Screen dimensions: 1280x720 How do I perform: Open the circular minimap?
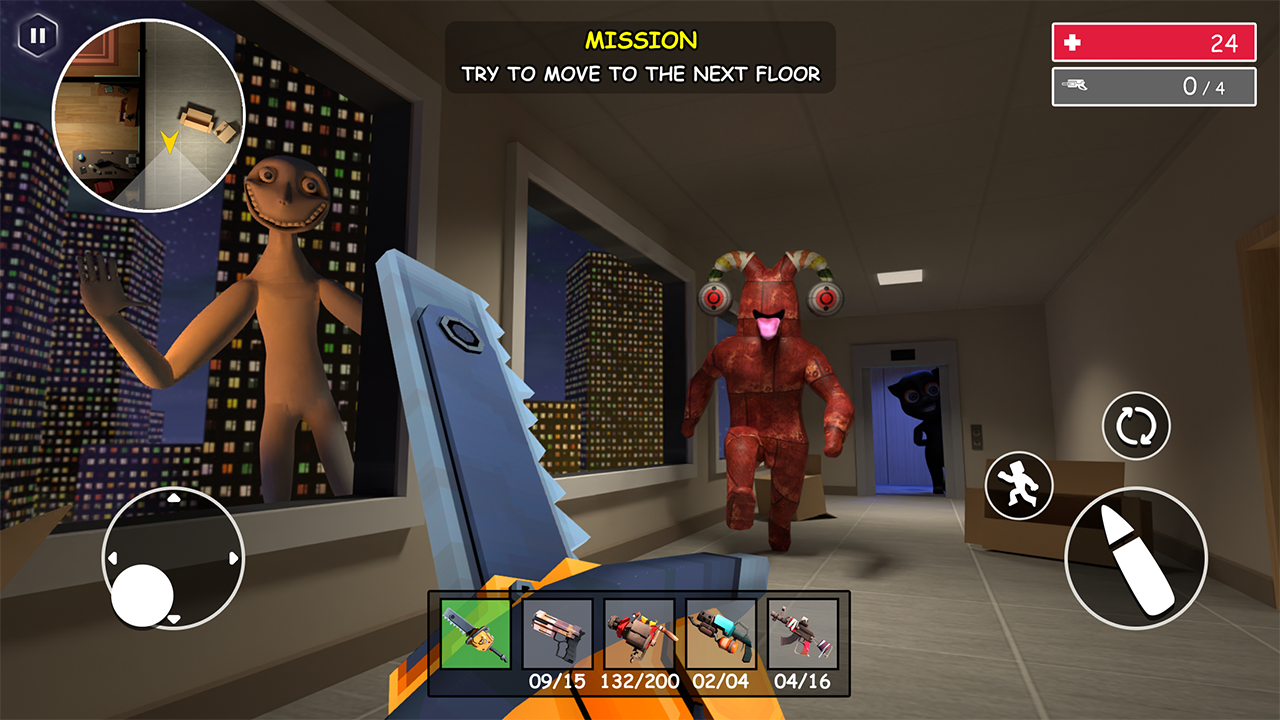coord(148,116)
